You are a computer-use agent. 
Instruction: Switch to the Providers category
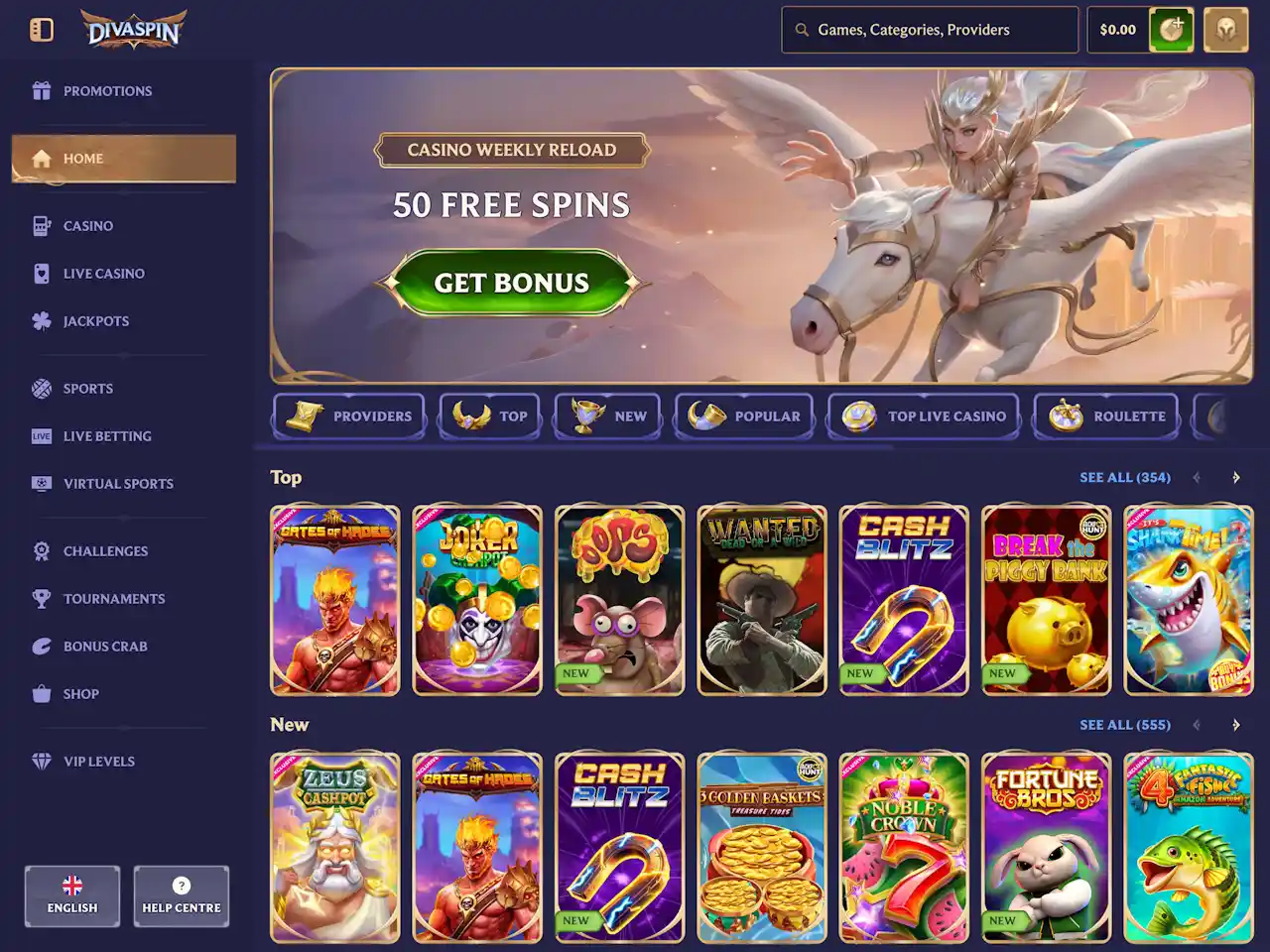pyautogui.click(x=349, y=416)
